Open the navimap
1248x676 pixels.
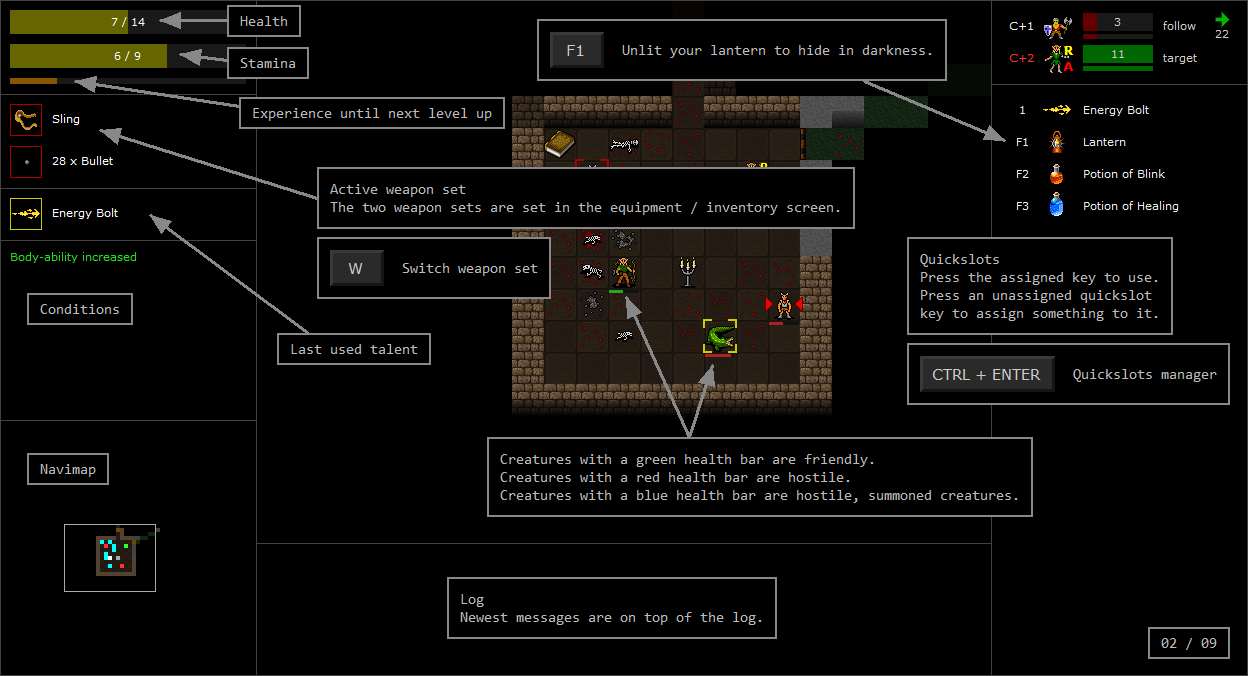pos(110,557)
